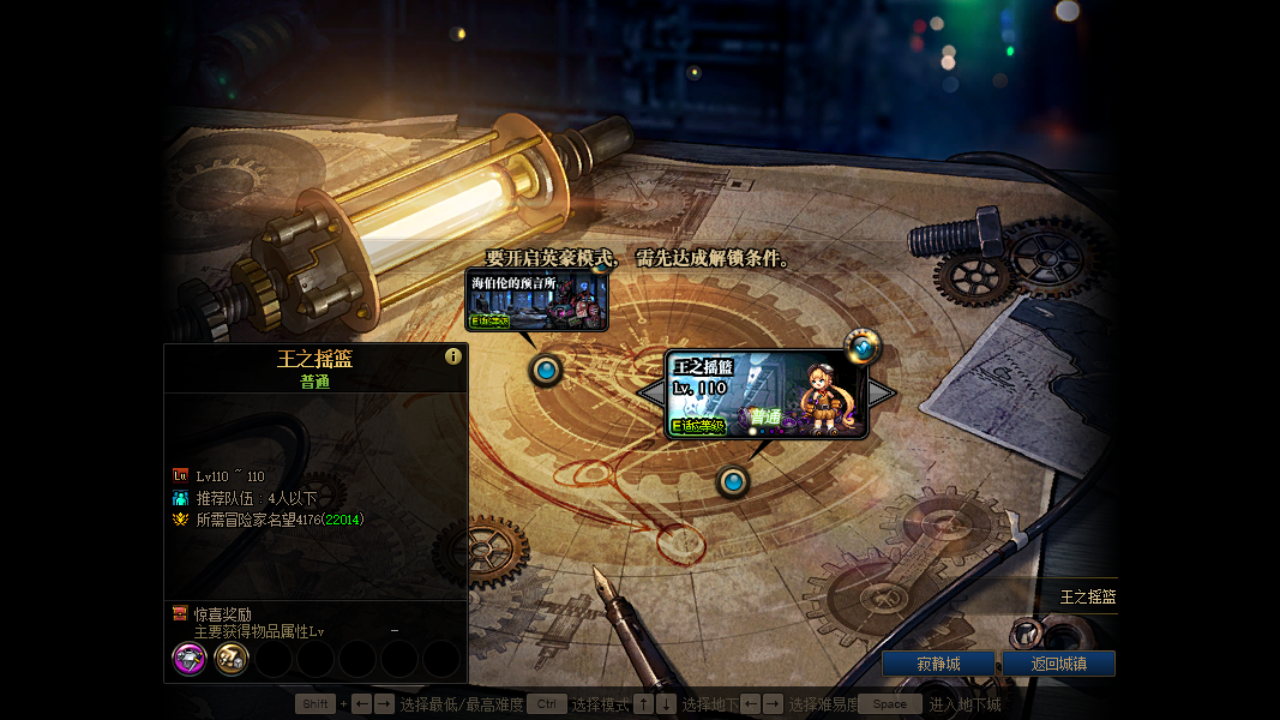1280x720 pixels.
Task: Click the blue orb badge on 王之摇篮 card
Action: point(862,346)
